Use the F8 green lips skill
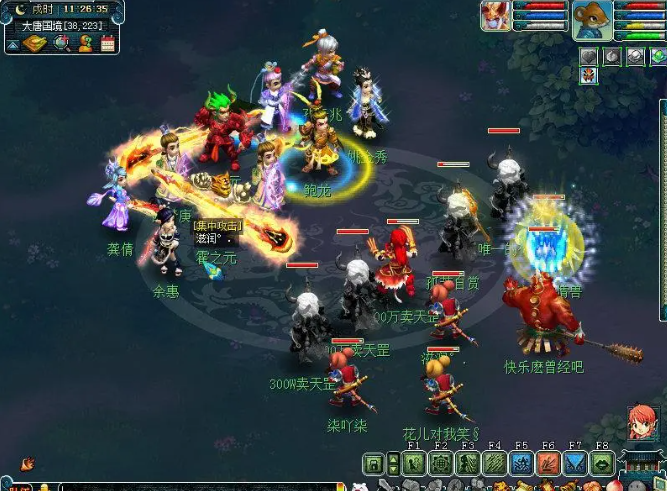This screenshot has width=667, height=491. coord(601,464)
